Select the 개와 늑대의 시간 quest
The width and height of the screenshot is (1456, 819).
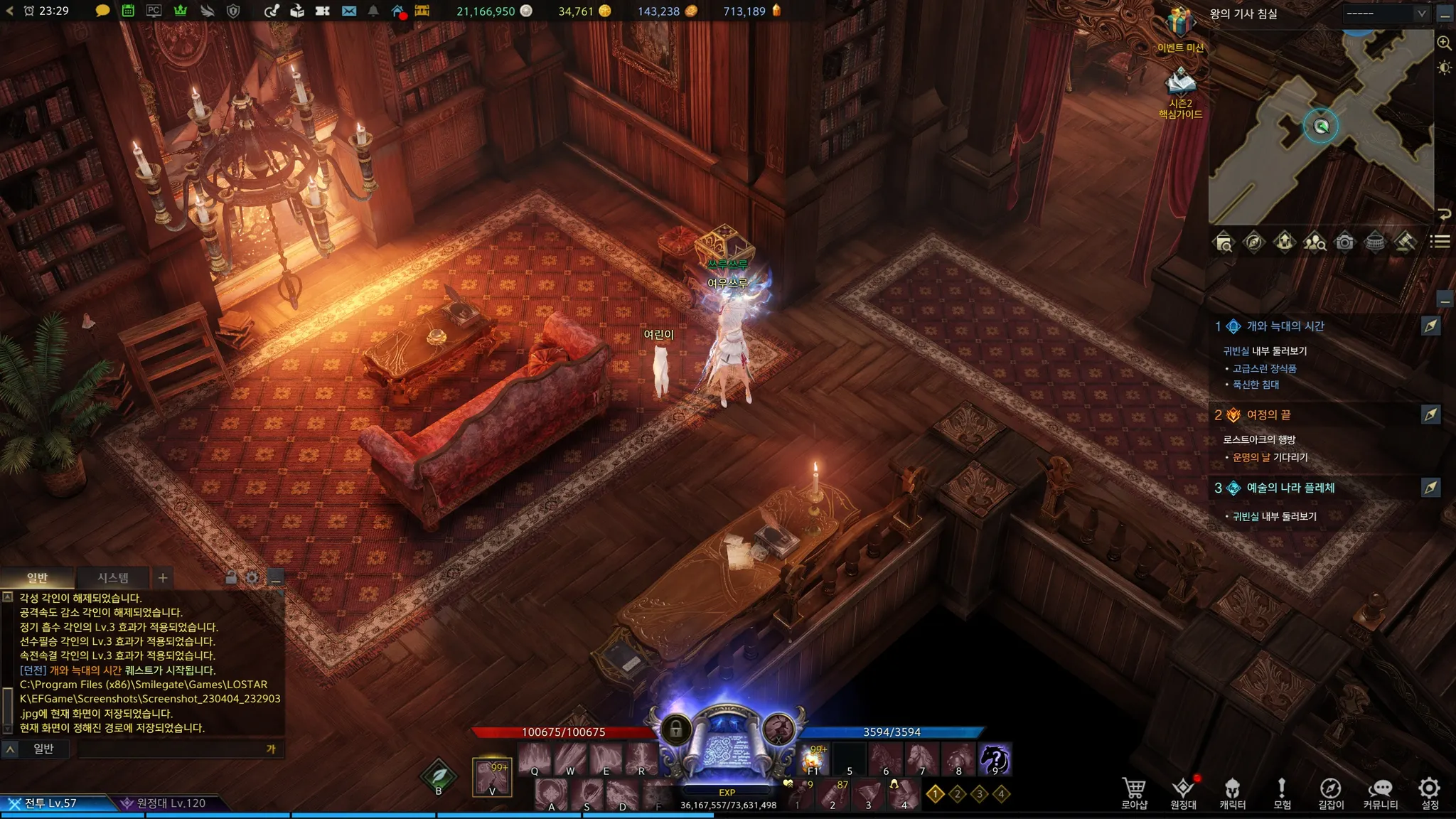click(1285, 326)
